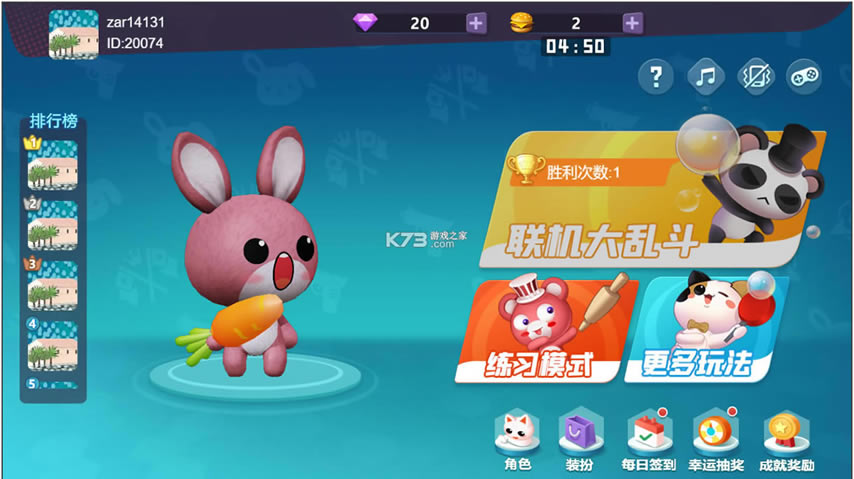Open the 角色 character menu
Image resolution: width=854 pixels, height=479 pixels.
[x=517, y=439]
